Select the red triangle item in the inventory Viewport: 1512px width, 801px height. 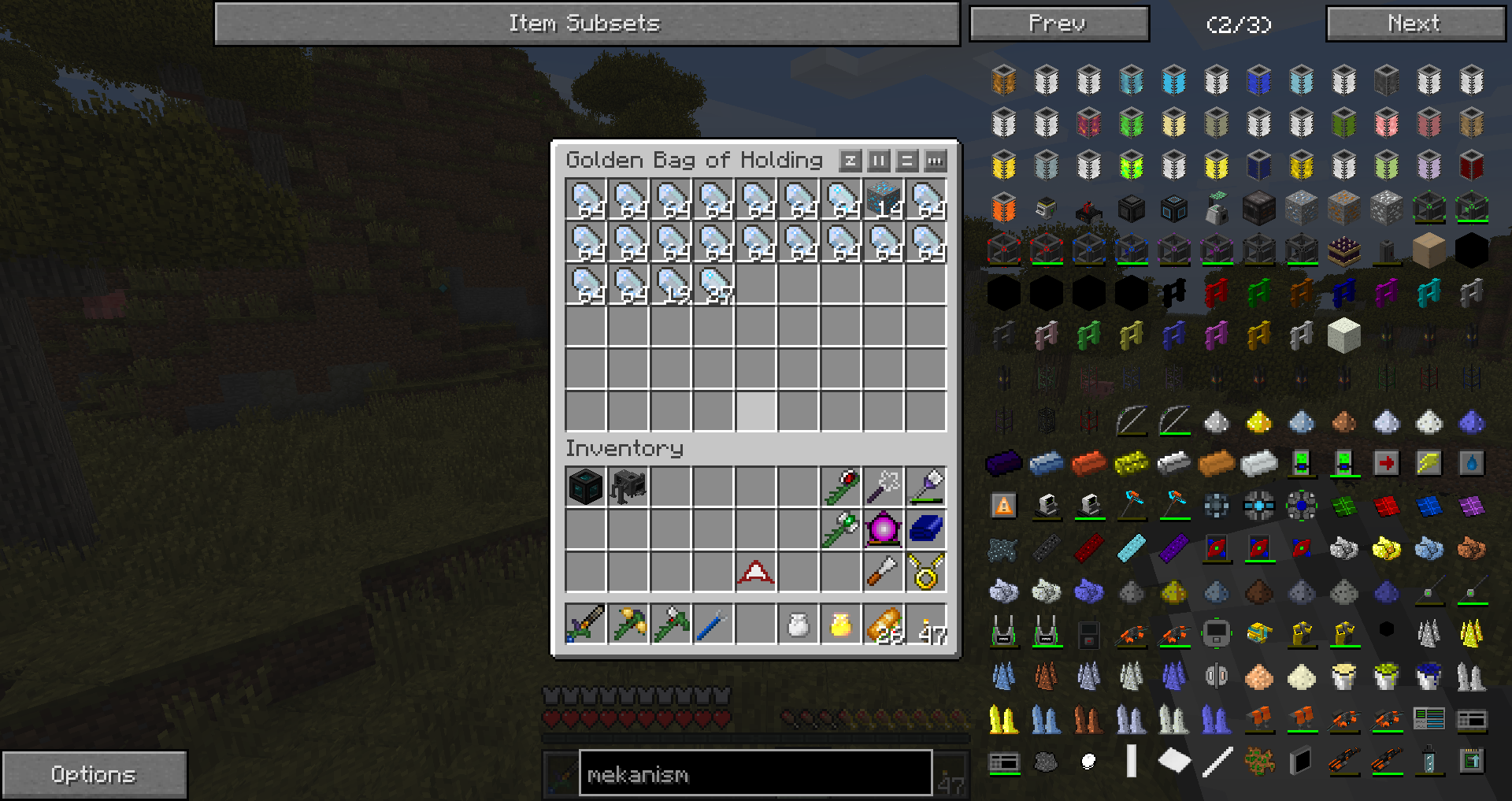point(755,573)
